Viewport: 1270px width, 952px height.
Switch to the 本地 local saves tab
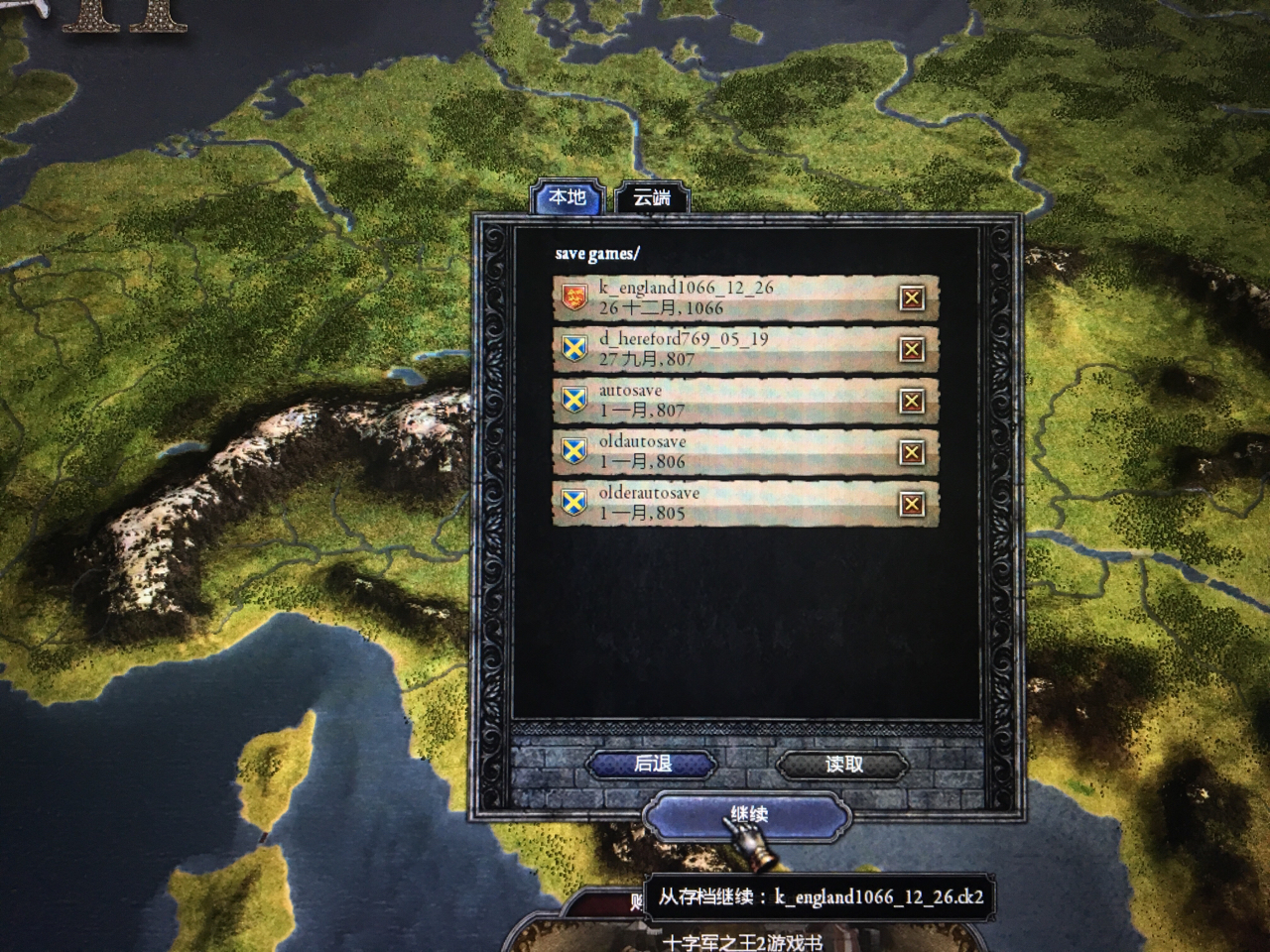pos(568,197)
